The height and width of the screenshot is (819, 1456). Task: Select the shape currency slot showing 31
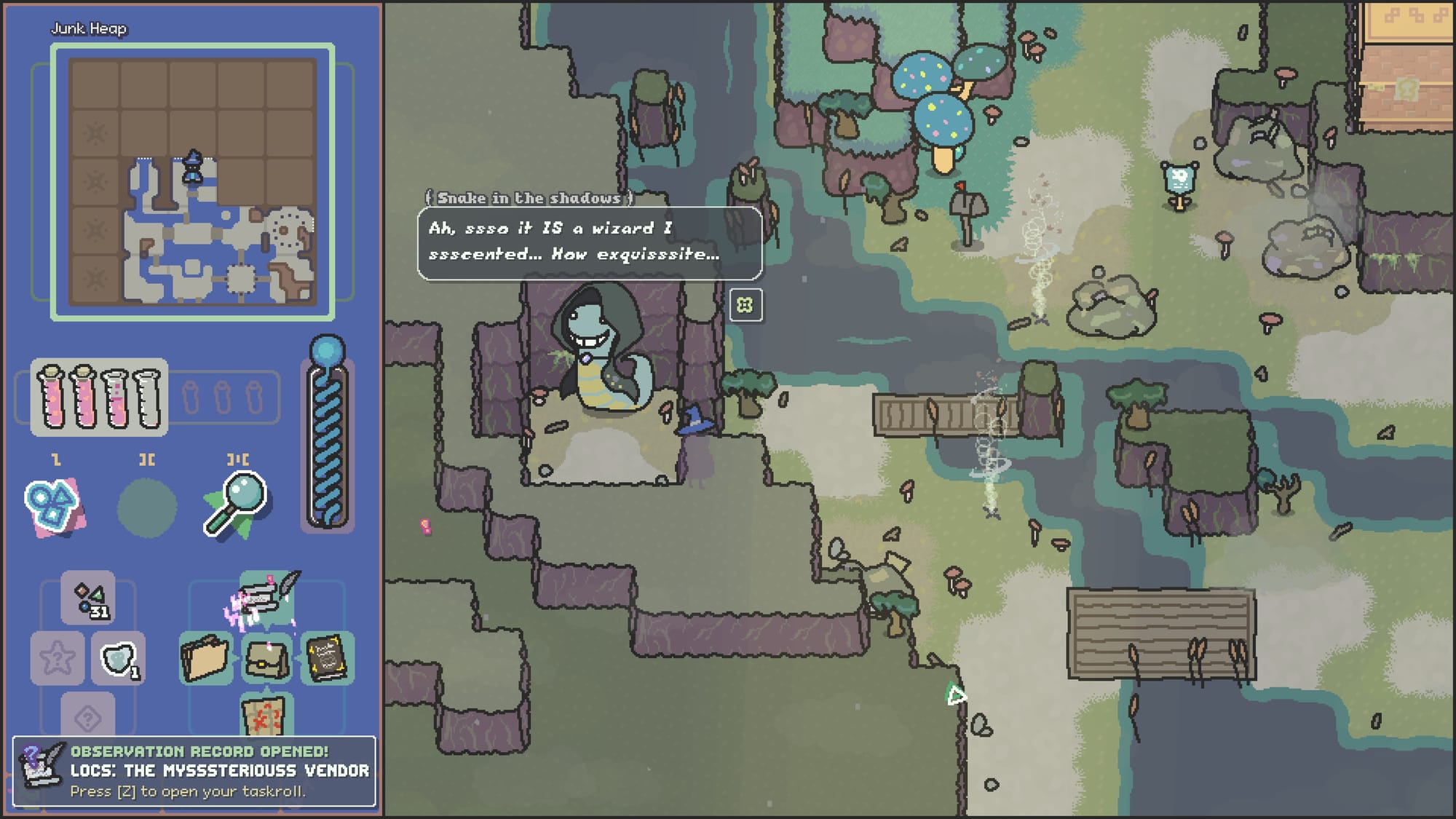click(x=88, y=598)
